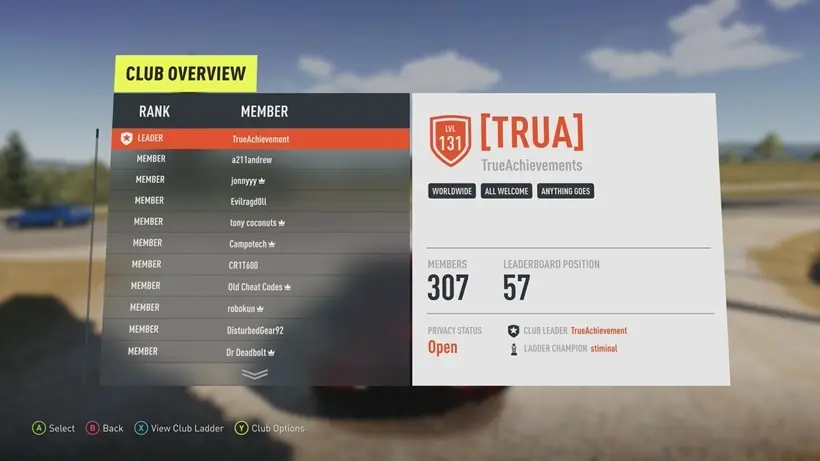The image size is (820, 461).
Task: Select the leader row TrueAchievement
Action: [x=260, y=139]
